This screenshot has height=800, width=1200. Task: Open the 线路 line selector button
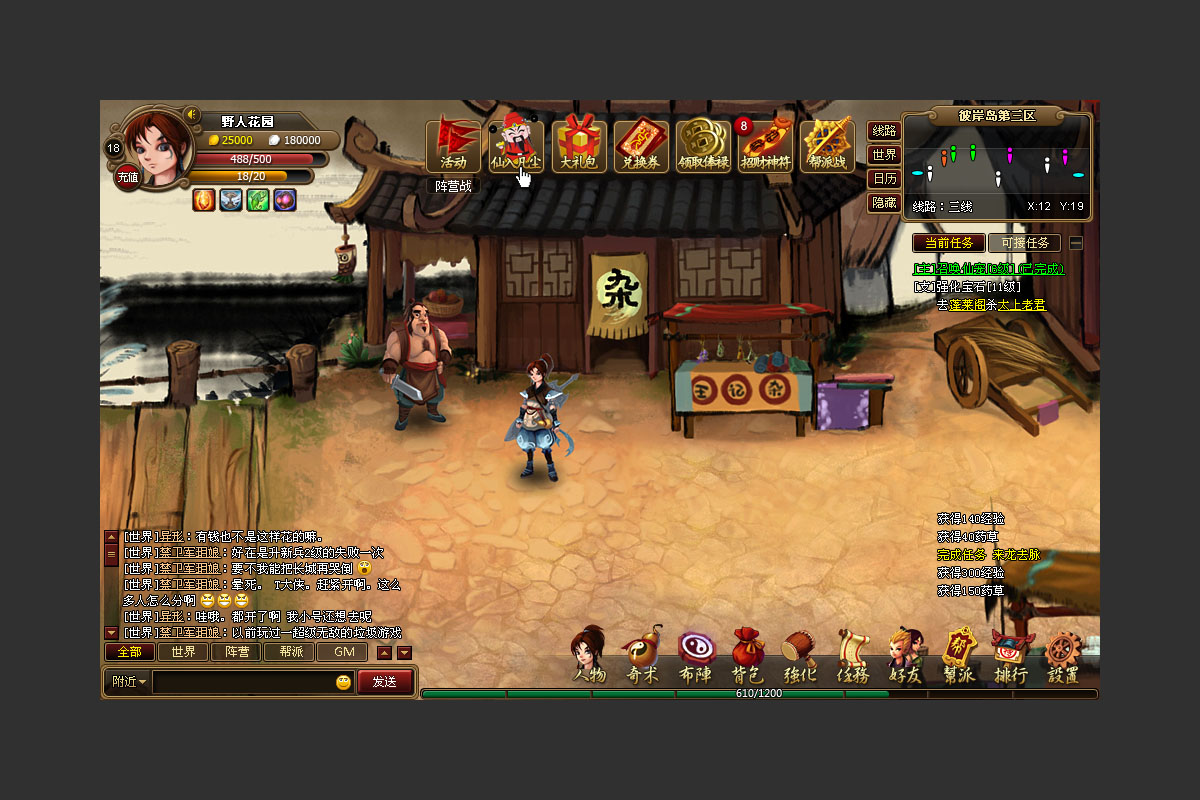pos(884,131)
